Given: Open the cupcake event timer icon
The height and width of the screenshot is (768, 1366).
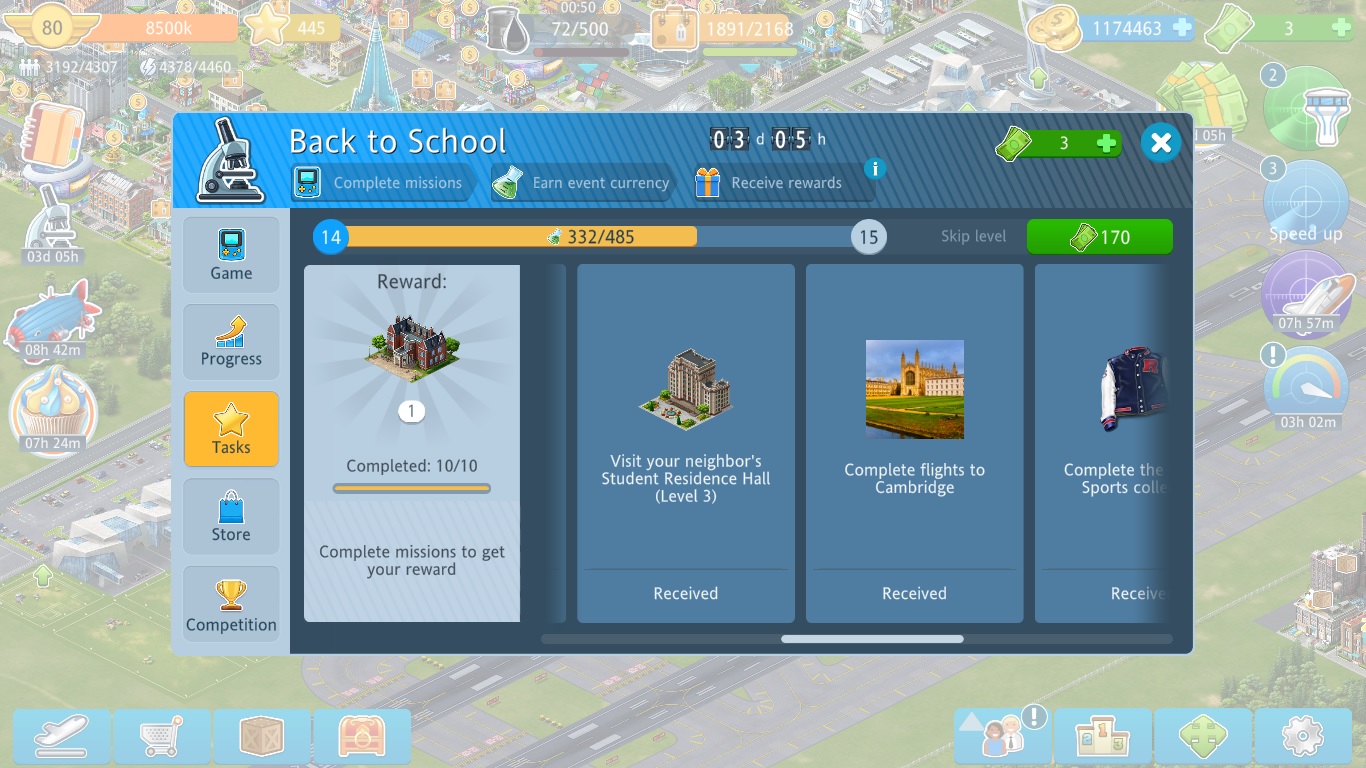Looking at the screenshot, I should (53, 410).
